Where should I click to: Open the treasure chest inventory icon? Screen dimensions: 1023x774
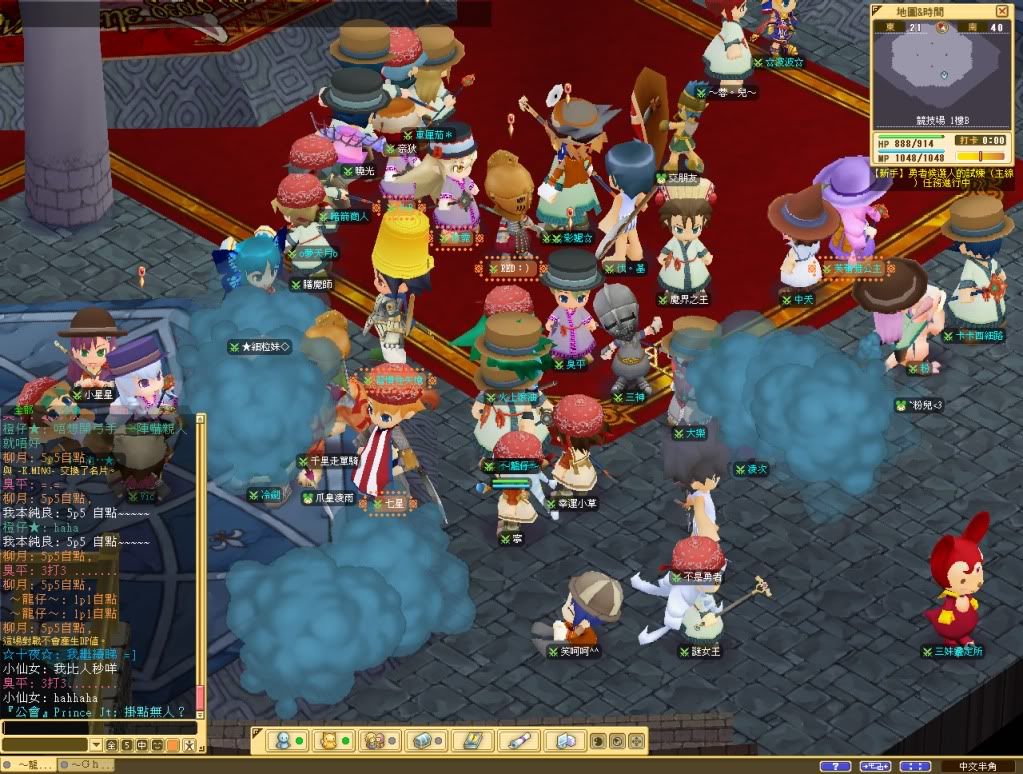(423, 741)
